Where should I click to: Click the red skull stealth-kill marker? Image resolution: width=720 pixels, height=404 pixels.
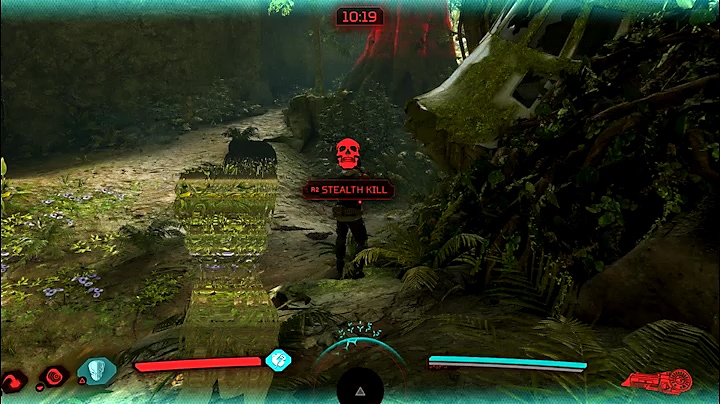coord(347,154)
